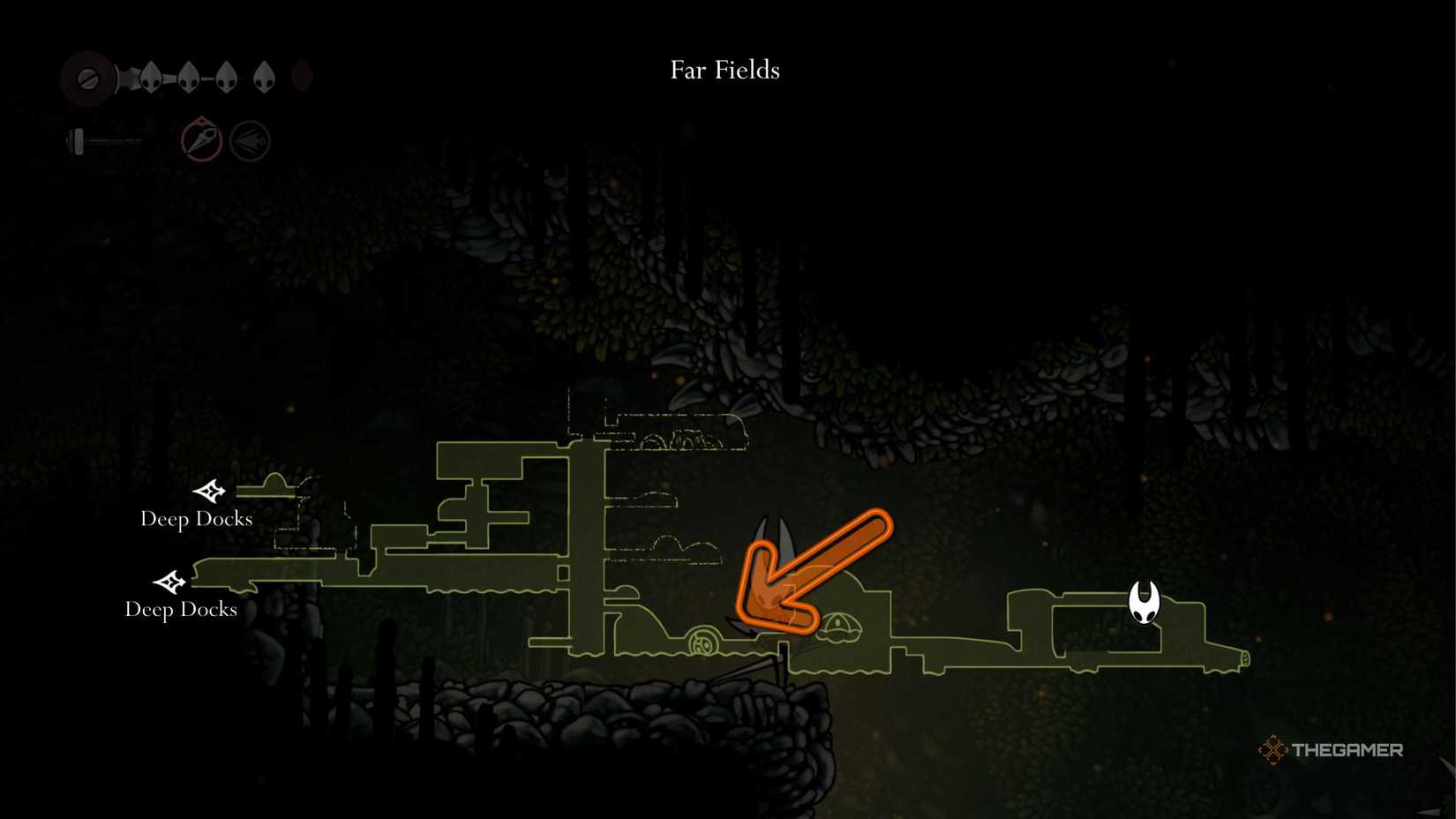Click the crest skill icon beside the needle
The width and height of the screenshot is (1456, 819).
(250, 139)
